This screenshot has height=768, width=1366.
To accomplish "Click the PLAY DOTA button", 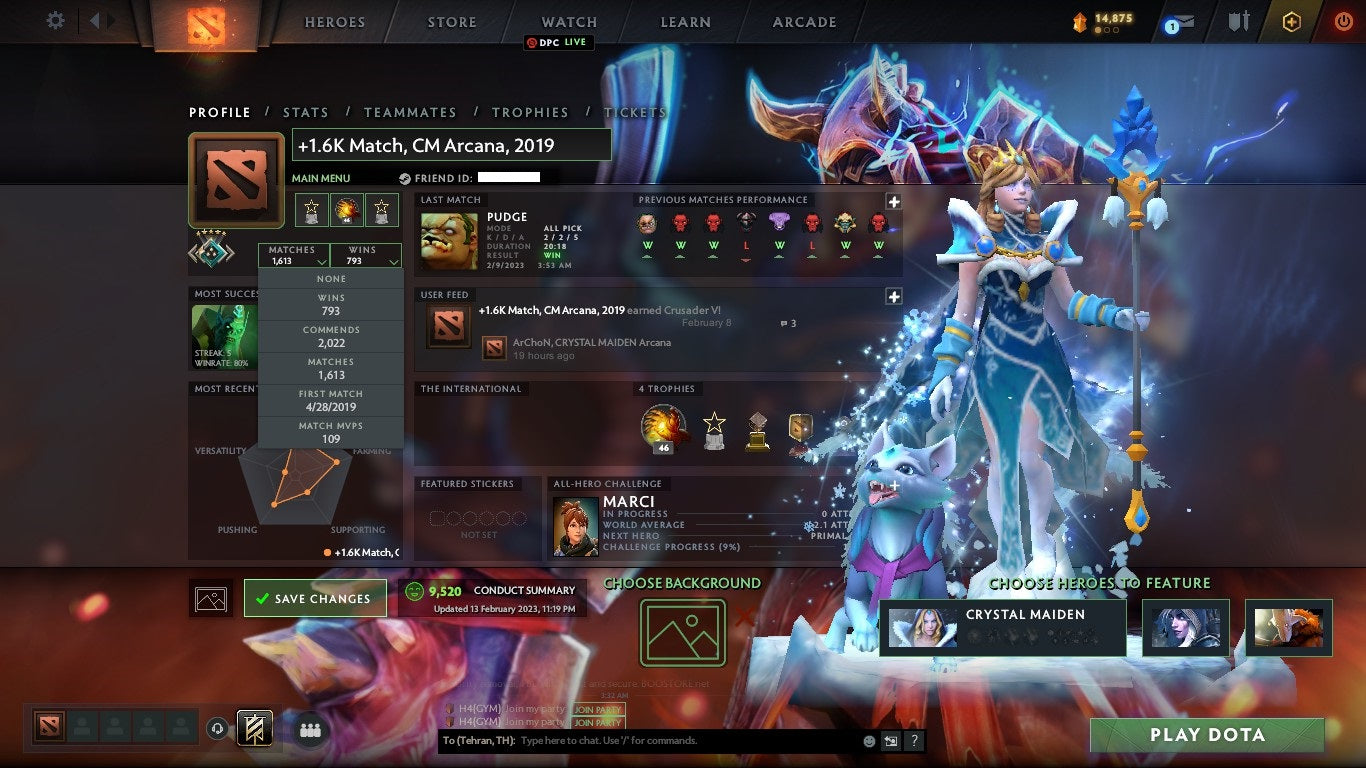I will 1208,735.
